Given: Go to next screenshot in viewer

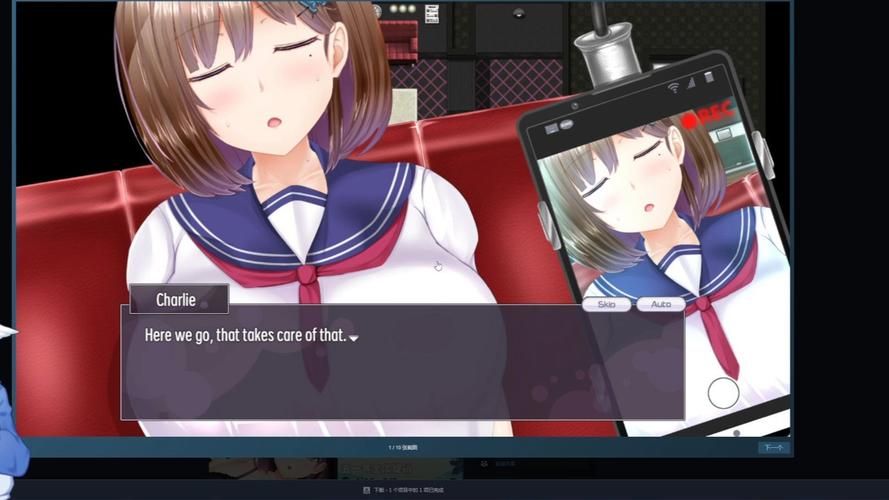Looking at the screenshot, I should coord(773,448).
